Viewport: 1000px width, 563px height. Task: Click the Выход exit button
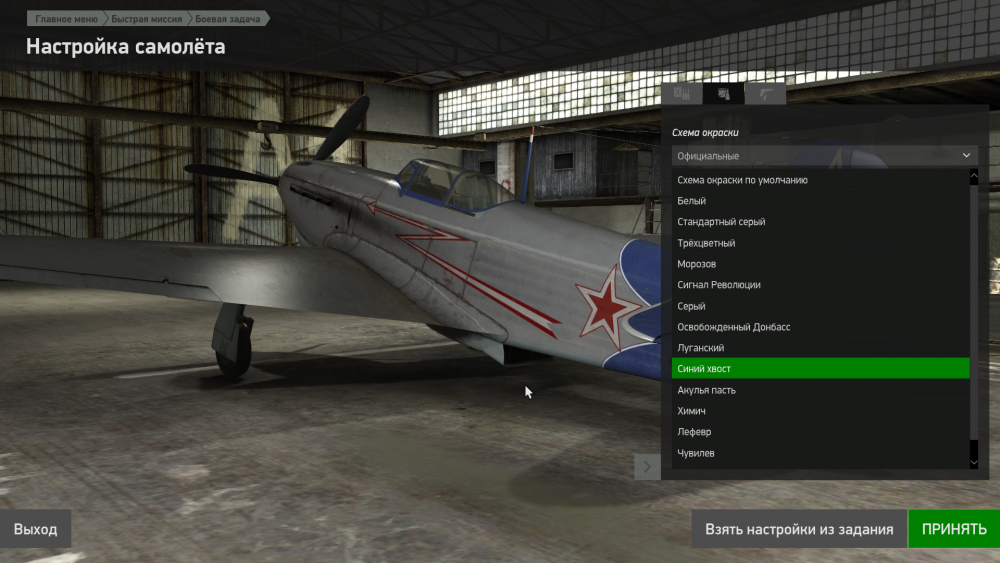tap(36, 529)
